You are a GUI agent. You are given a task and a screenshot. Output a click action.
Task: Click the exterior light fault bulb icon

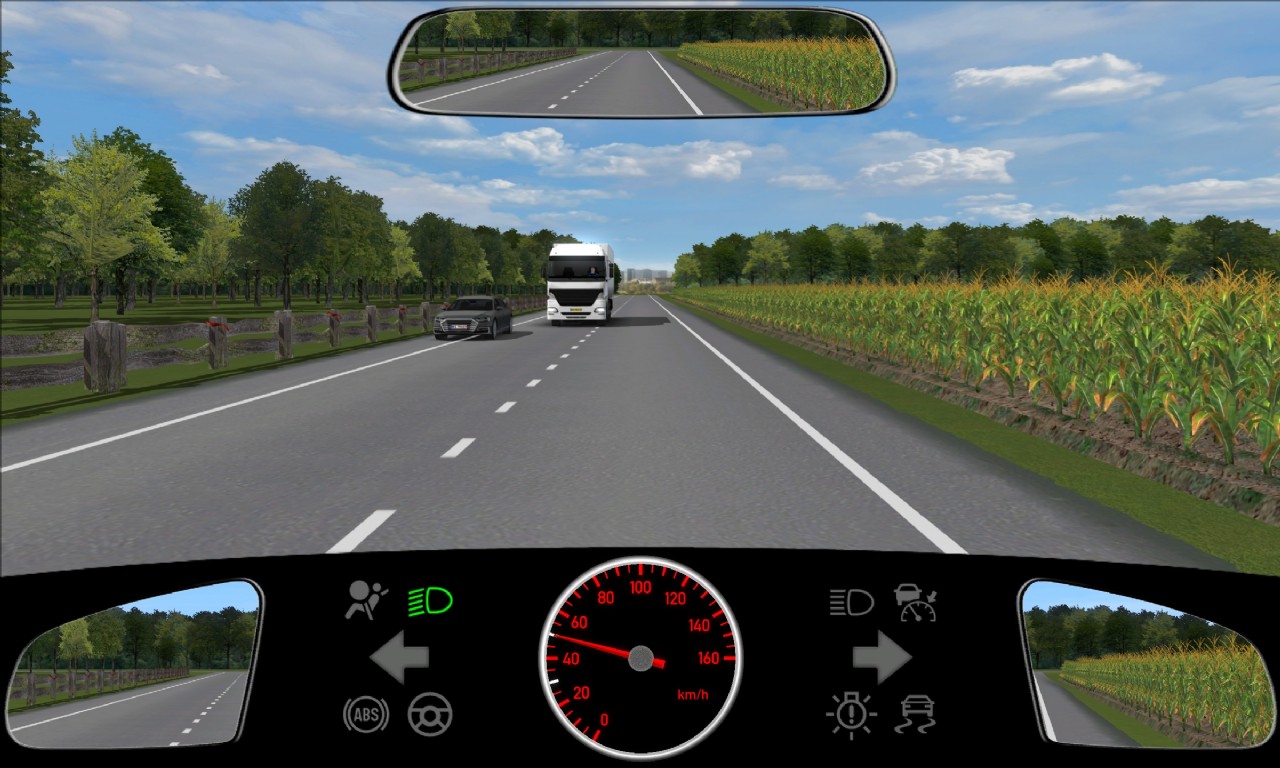(851, 714)
